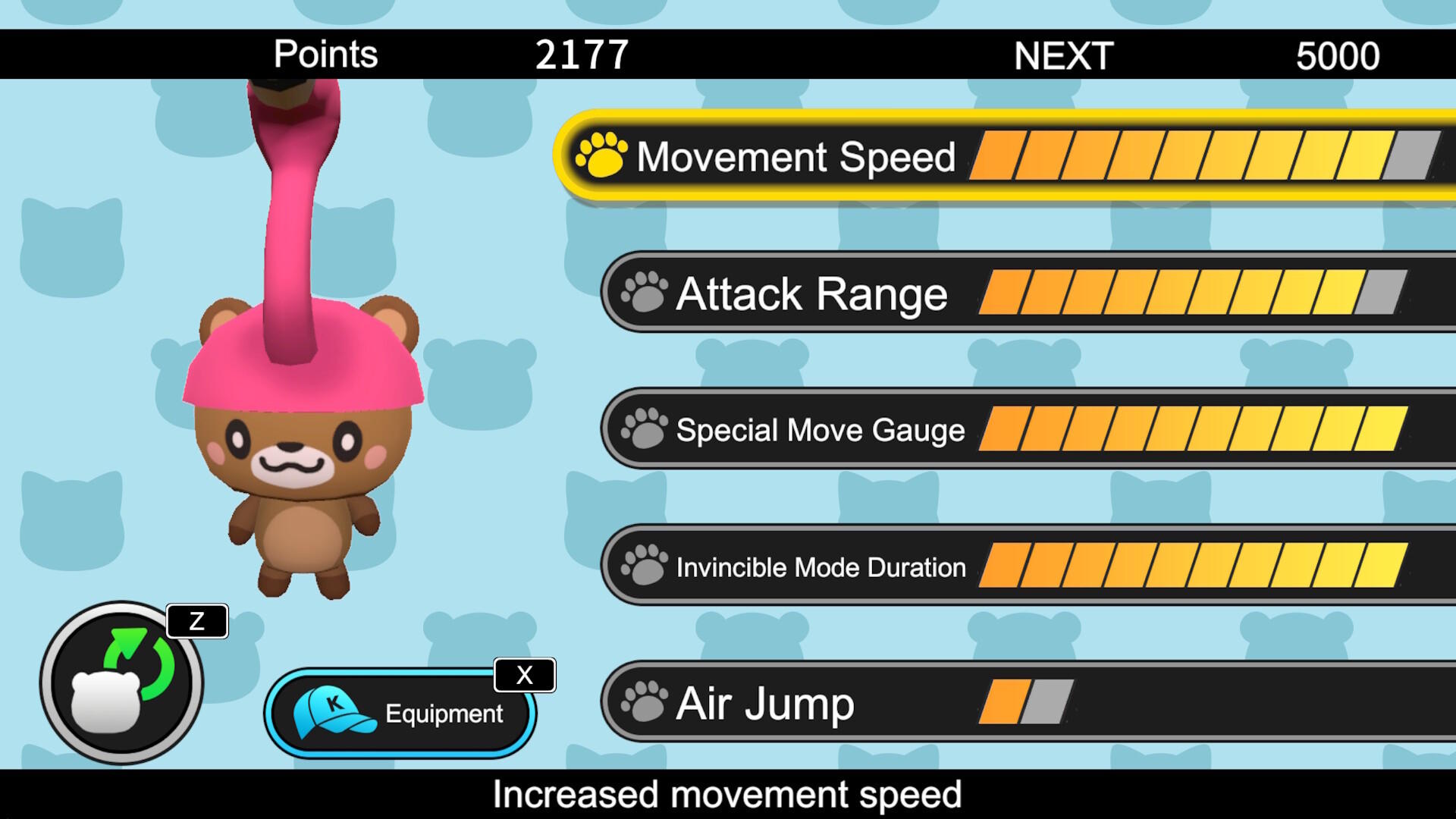Select the Attack Range upgrade row
This screenshot has height=819, width=1456.
(x=811, y=293)
